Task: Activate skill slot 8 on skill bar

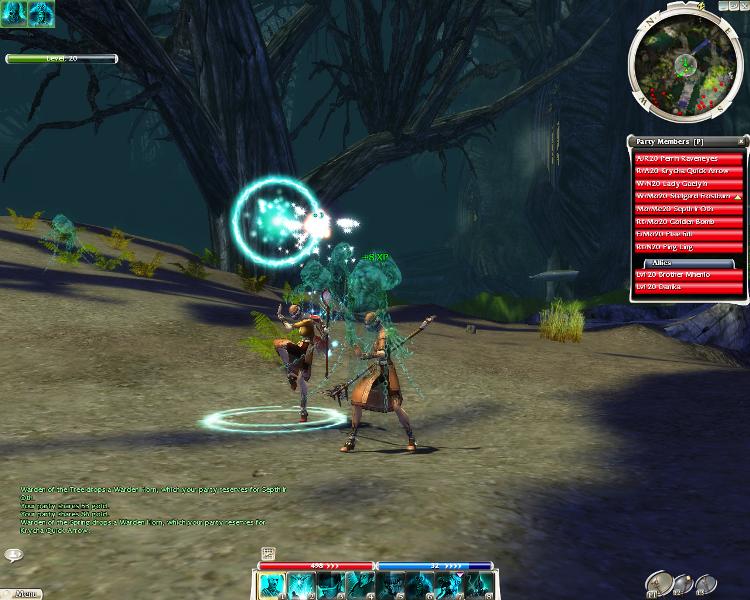Action: click(479, 585)
